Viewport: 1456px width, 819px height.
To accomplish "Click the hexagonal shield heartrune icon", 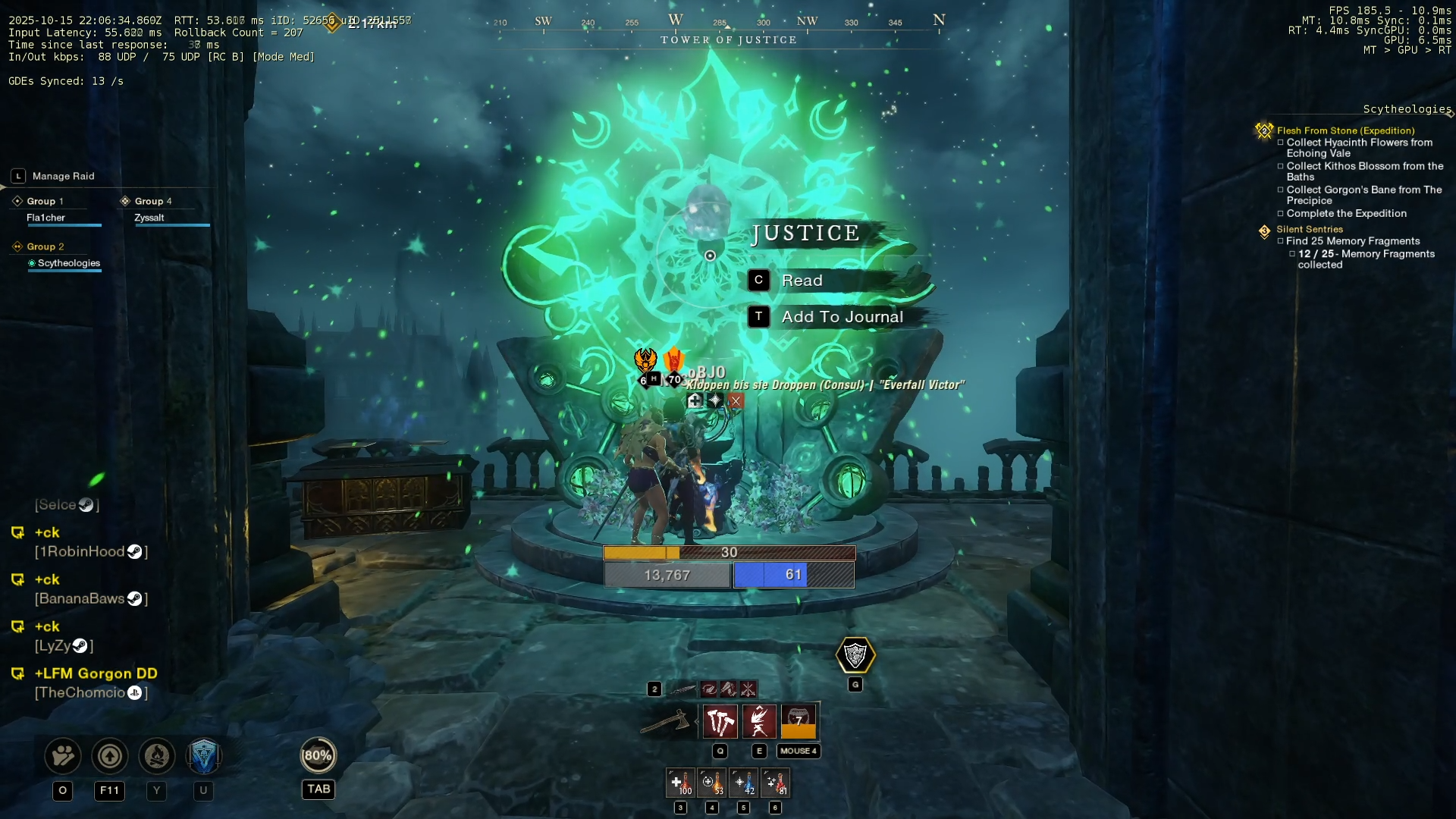I will pos(855,655).
